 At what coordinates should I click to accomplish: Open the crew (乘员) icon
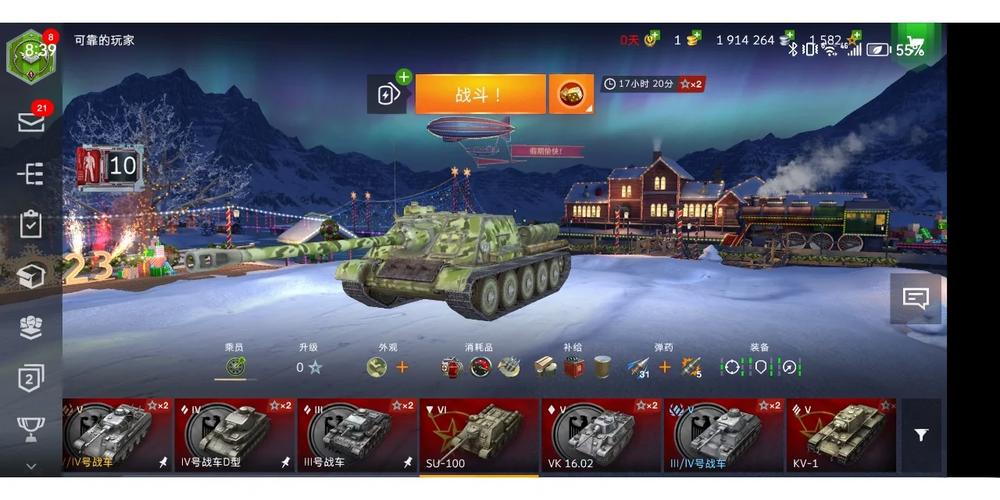point(235,367)
